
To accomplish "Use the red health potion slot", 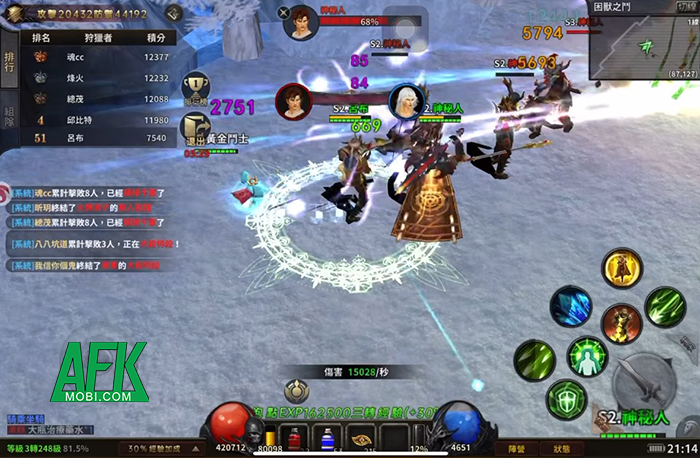I will point(295,438).
